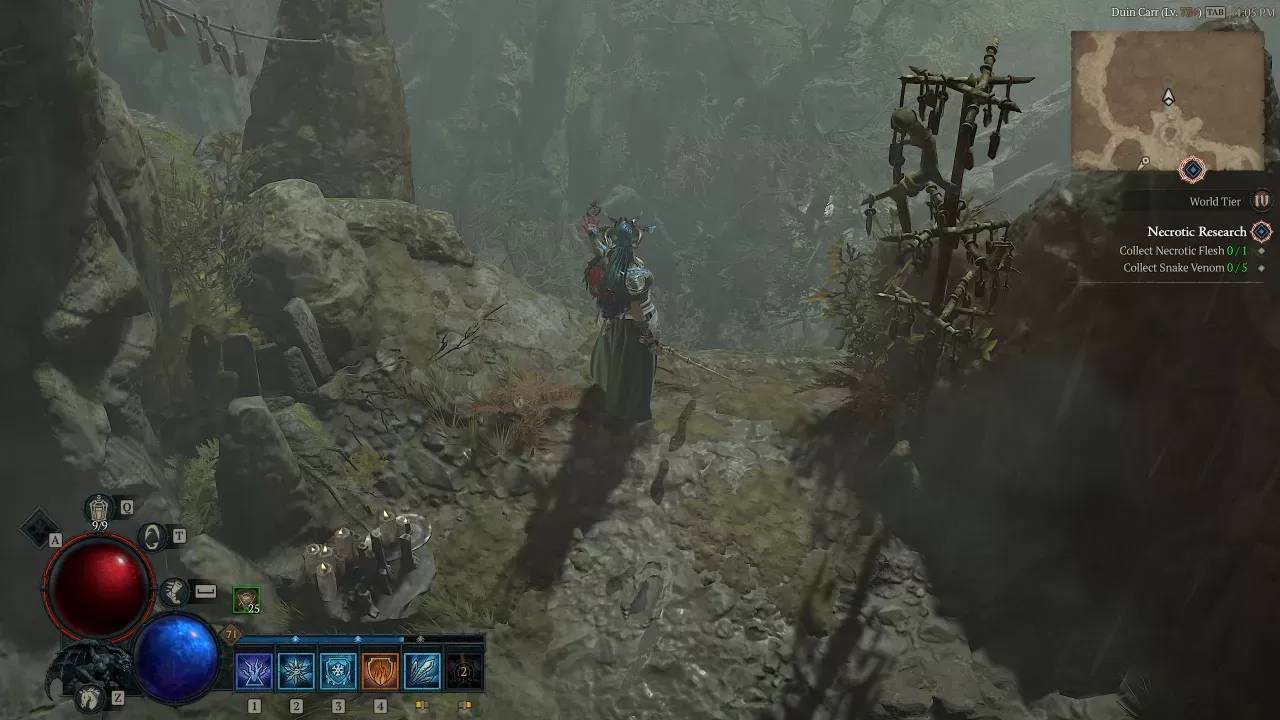Select the Necrotic Research quest tracker

[x=1197, y=232]
